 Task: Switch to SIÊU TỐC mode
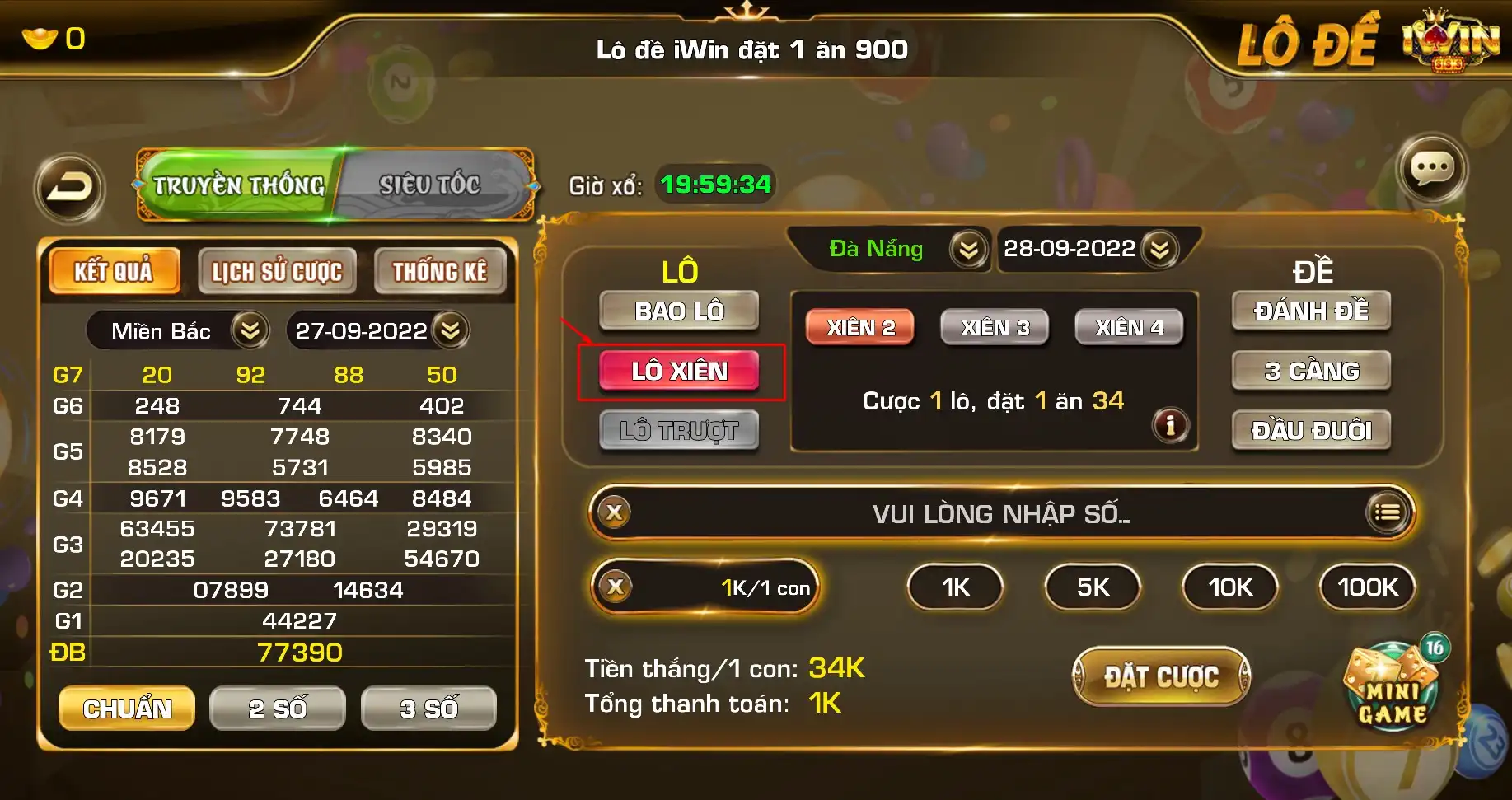[x=429, y=183]
